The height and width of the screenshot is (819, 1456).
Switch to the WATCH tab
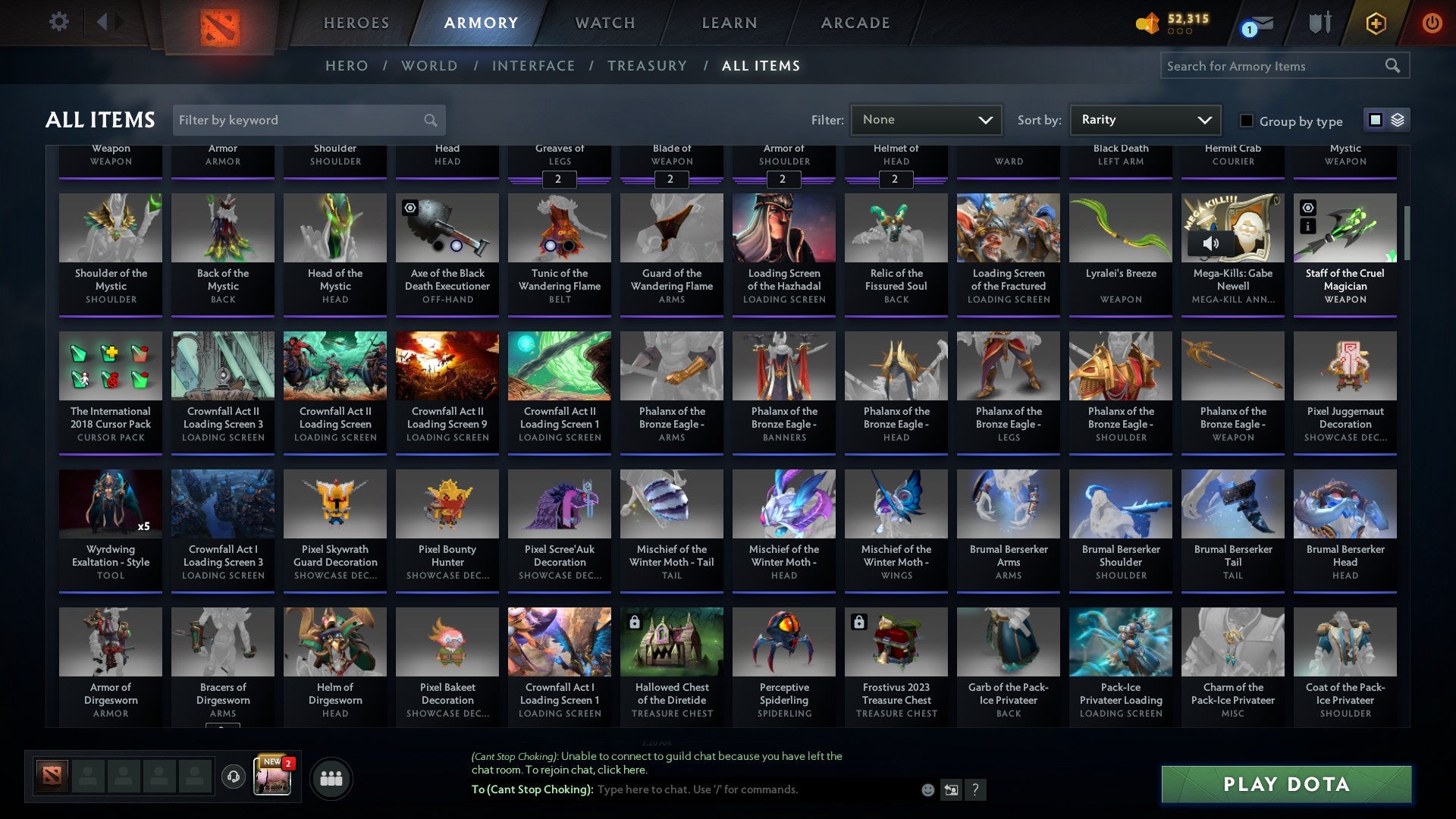pyautogui.click(x=604, y=23)
